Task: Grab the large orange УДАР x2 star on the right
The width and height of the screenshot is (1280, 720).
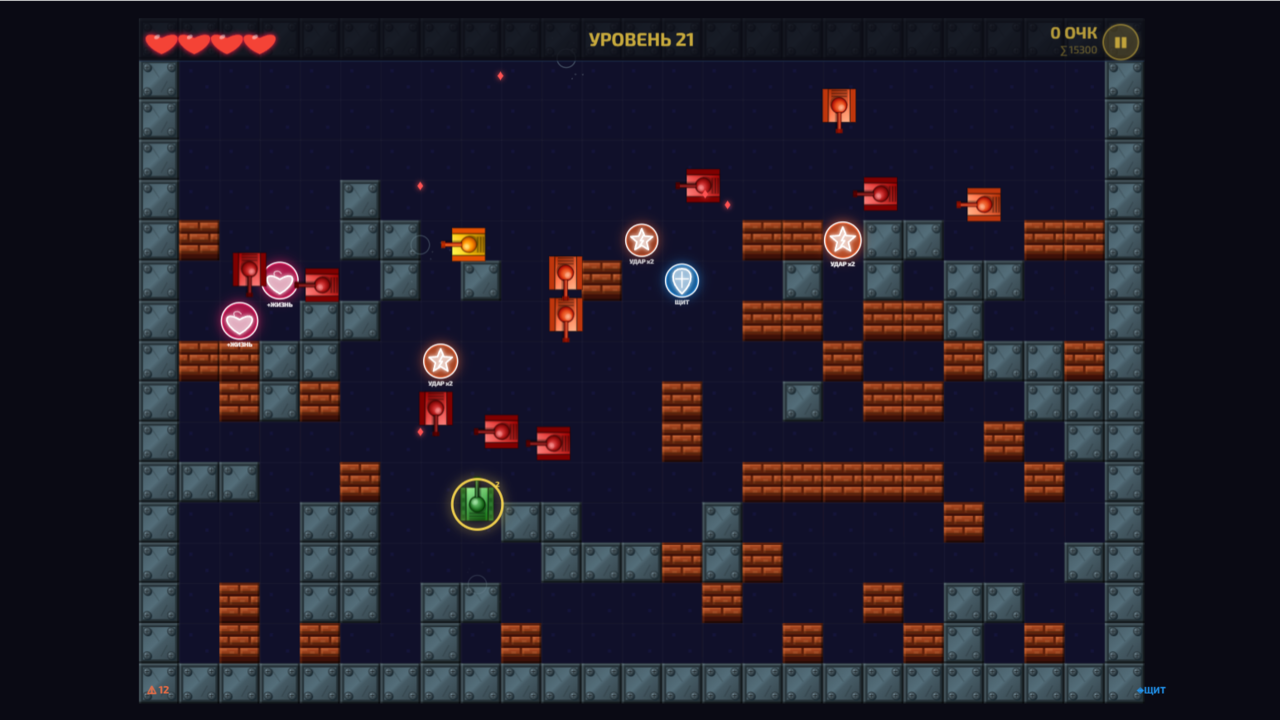Action: (844, 240)
